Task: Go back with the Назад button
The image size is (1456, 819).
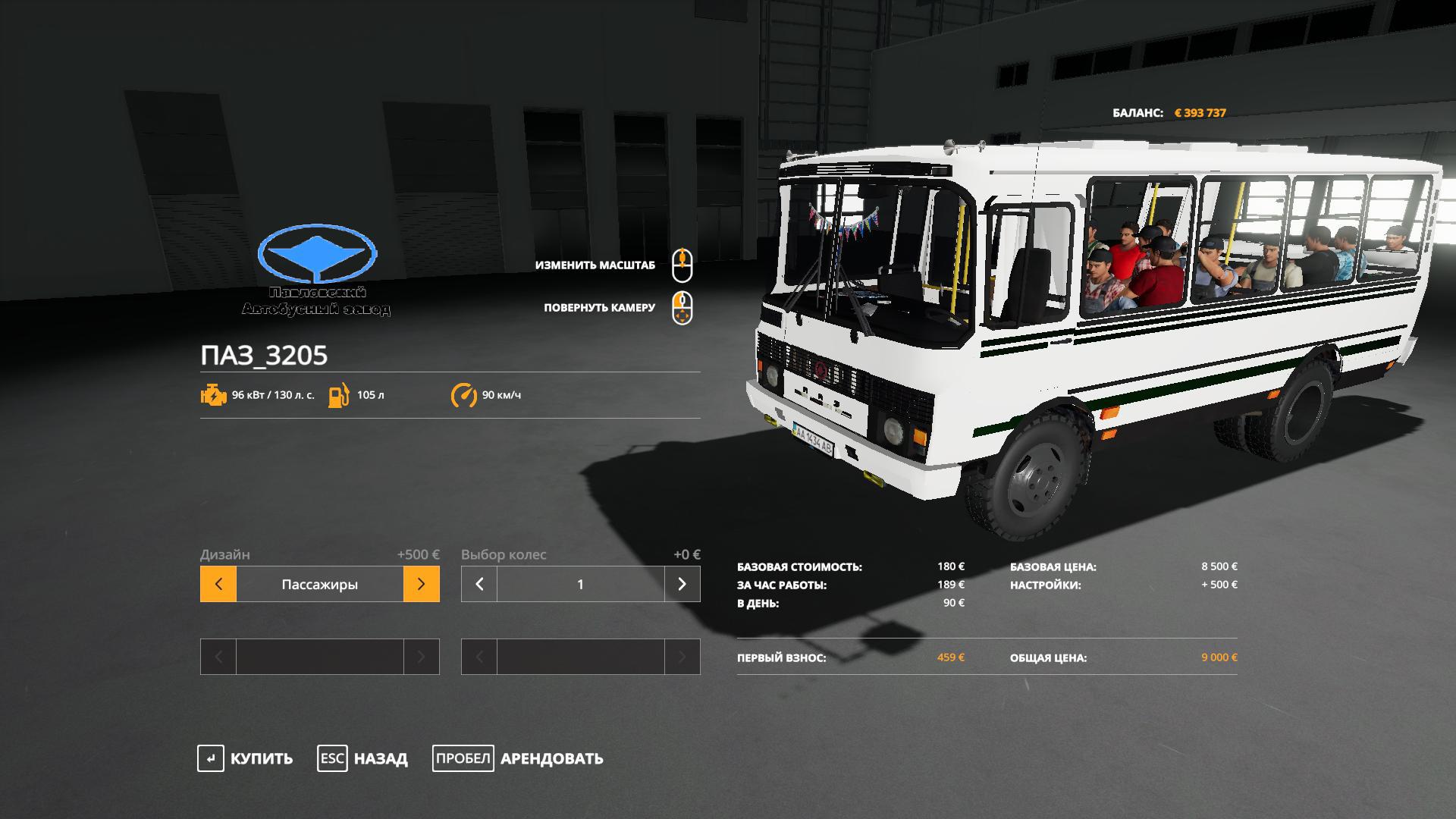Action: point(362,758)
